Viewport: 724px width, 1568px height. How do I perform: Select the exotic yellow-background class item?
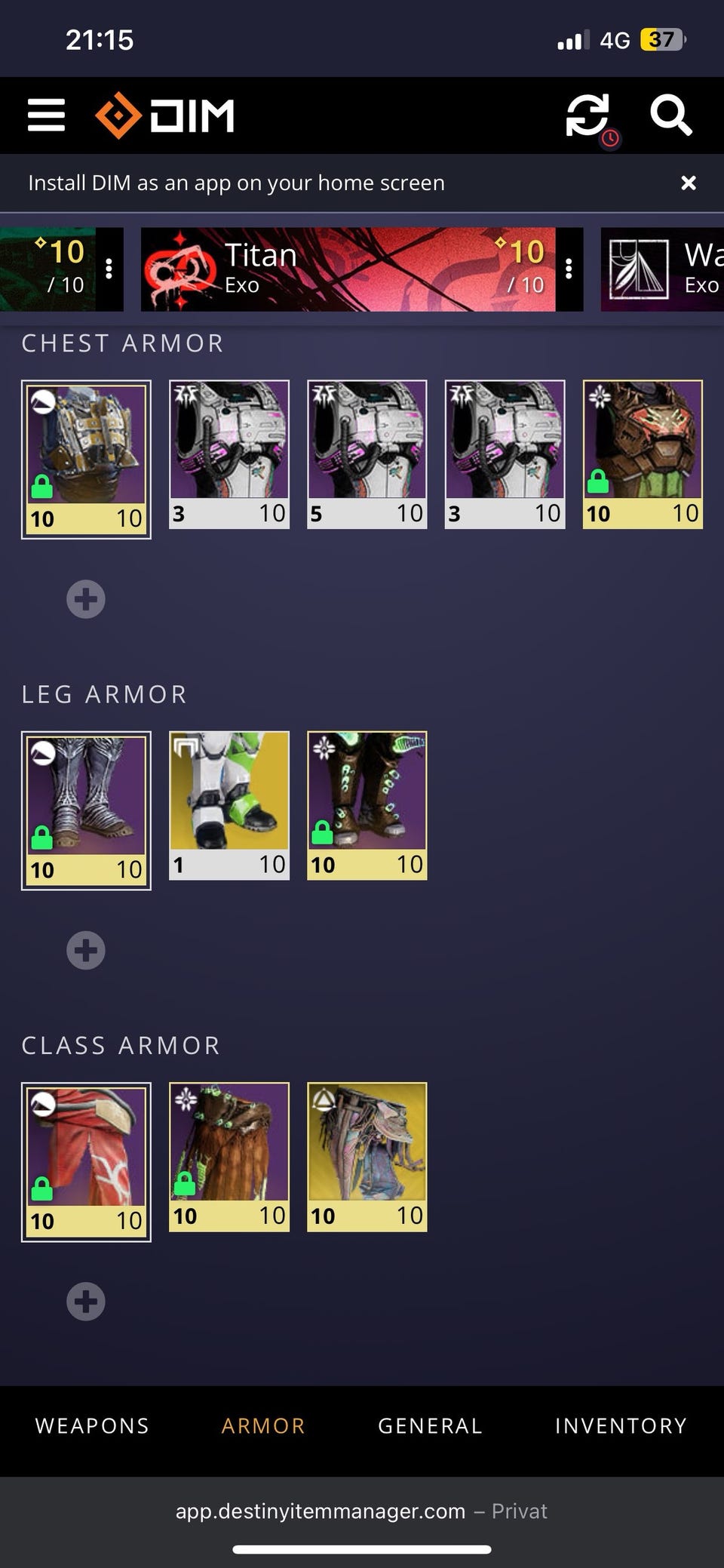[x=367, y=1157]
